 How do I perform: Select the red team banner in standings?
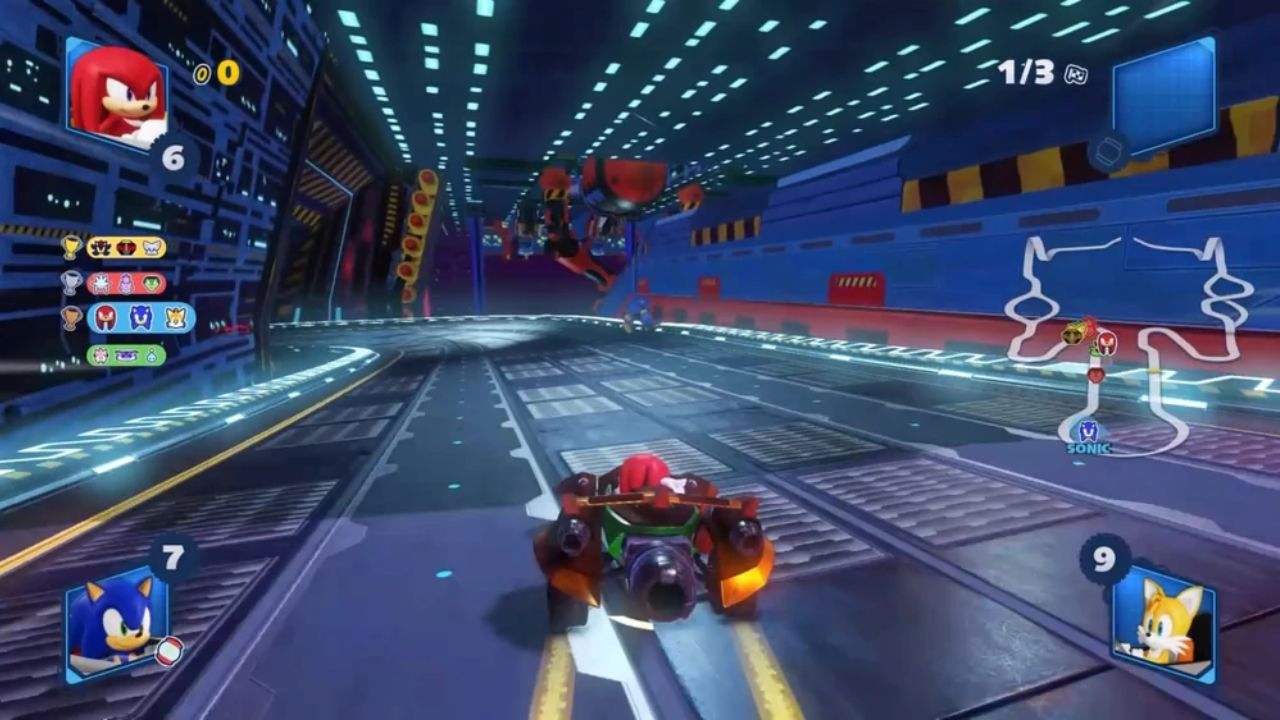coord(127,282)
